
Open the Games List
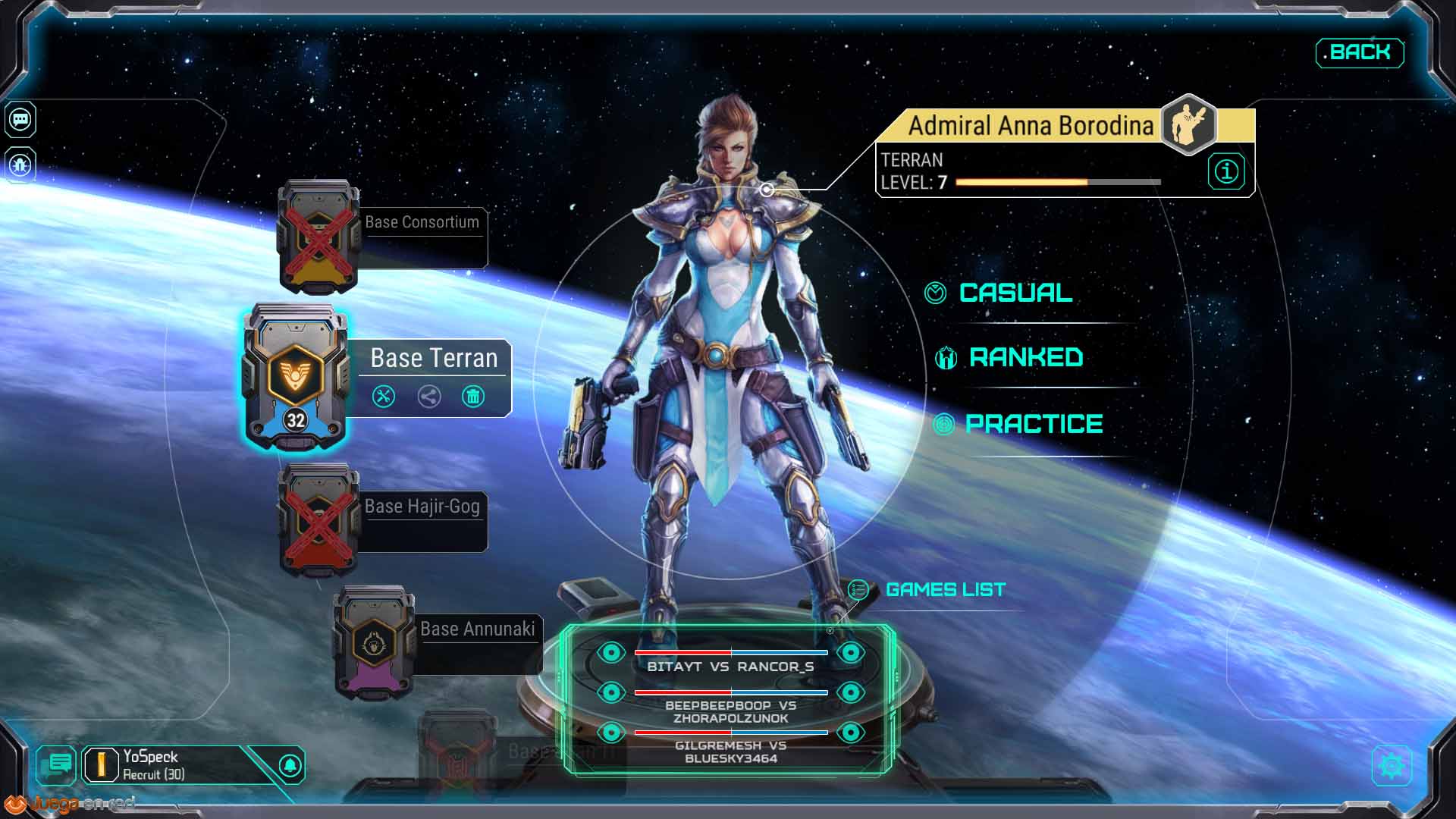coord(945,589)
